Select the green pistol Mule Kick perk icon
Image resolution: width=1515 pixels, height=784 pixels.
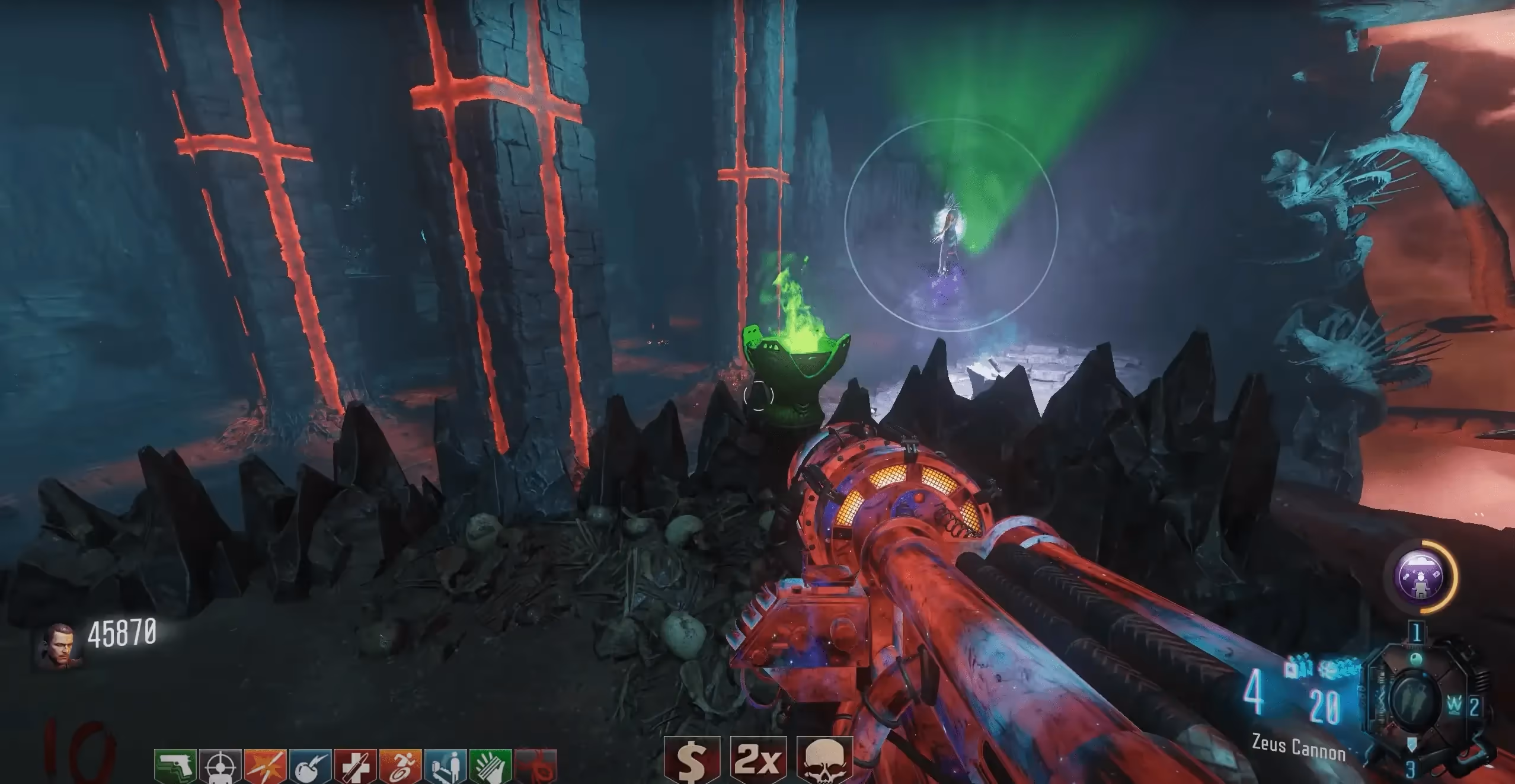pyautogui.click(x=175, y=767)
